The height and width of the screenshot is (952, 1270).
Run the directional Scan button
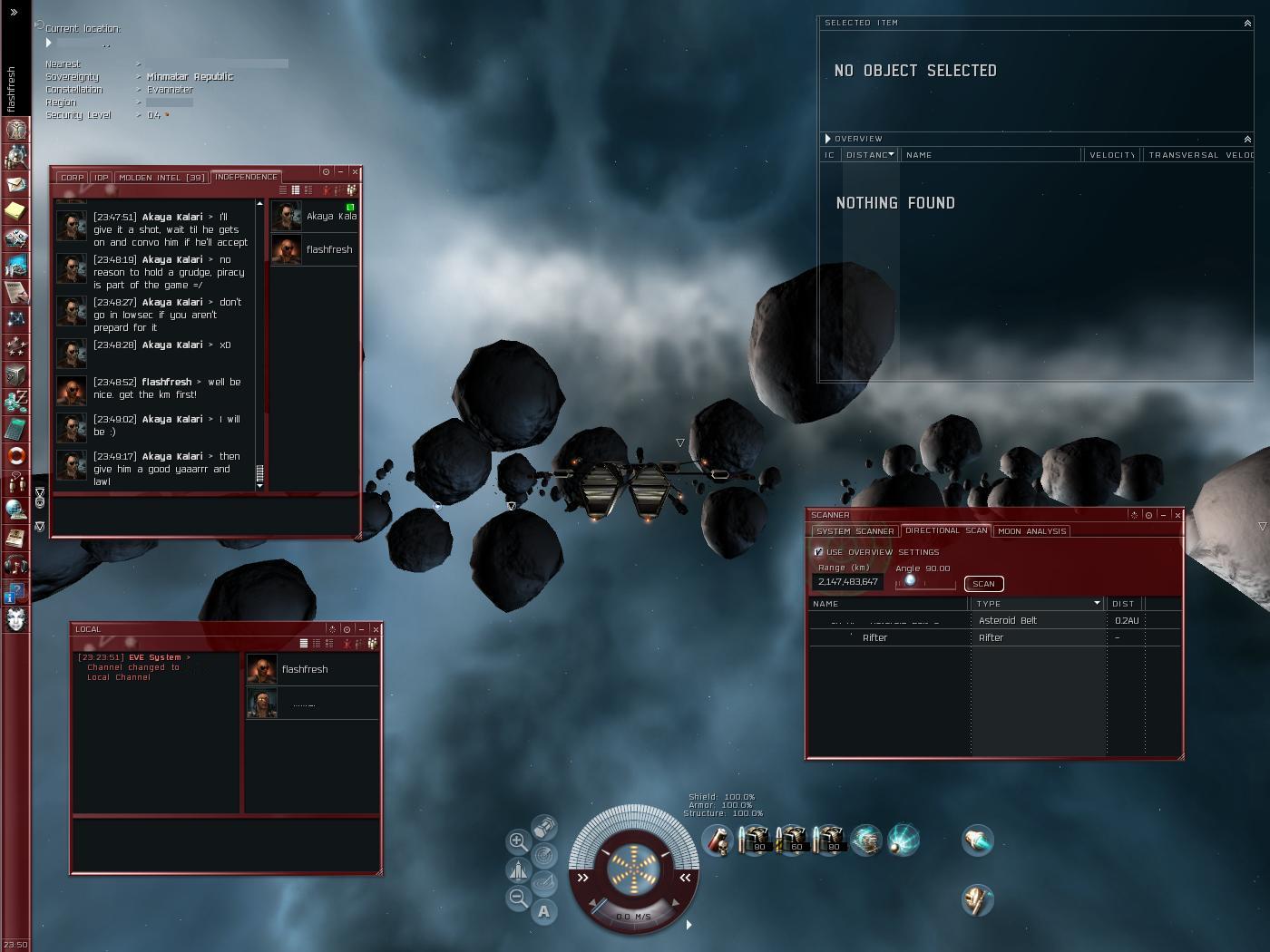pos(983,584)
